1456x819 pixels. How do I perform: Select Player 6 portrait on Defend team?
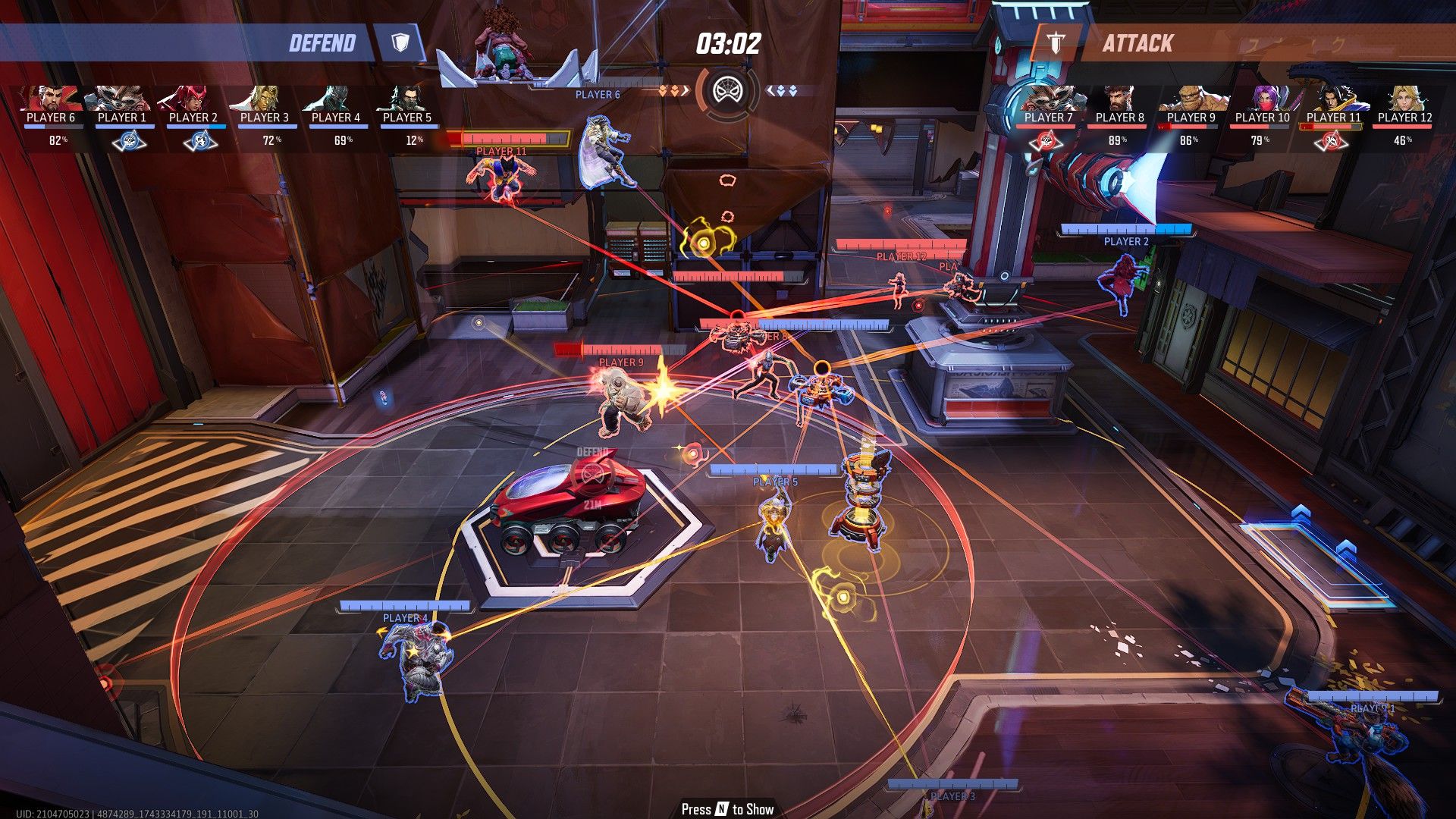coord(51,99)
